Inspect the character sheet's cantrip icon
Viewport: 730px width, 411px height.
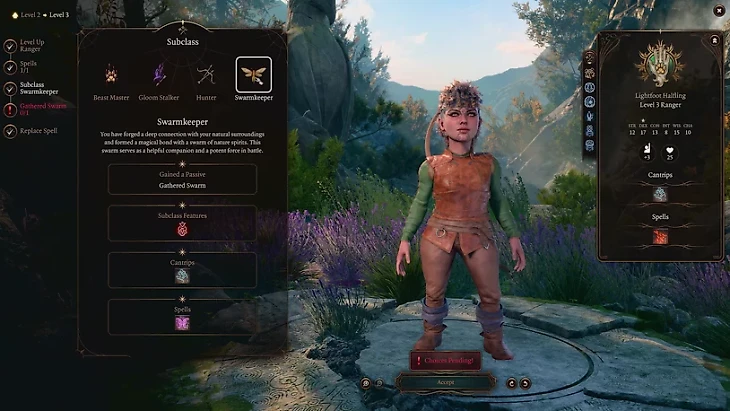click(659, 194)
